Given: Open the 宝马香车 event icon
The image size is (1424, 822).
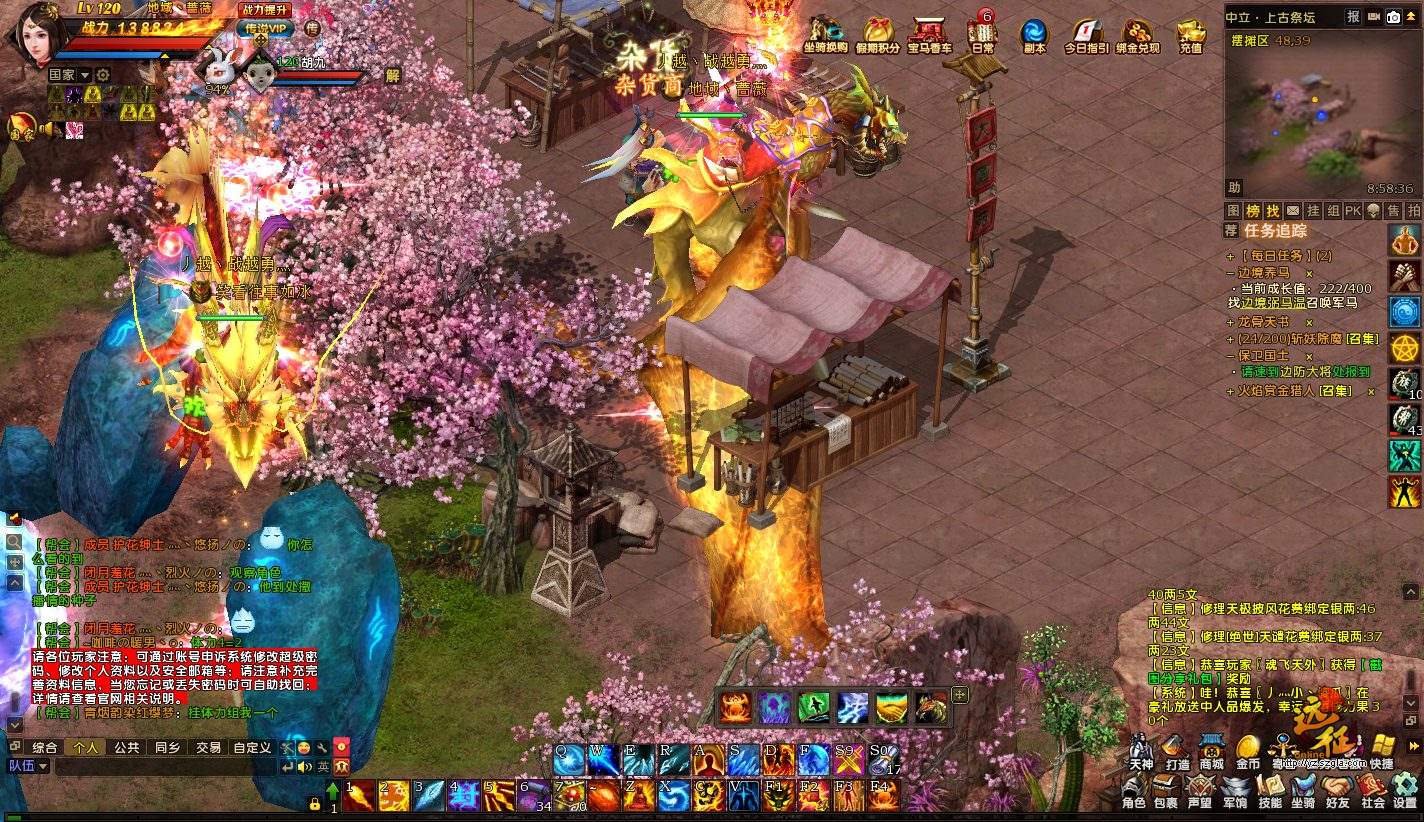Looking at the screenshot, I should click(930, 35).
